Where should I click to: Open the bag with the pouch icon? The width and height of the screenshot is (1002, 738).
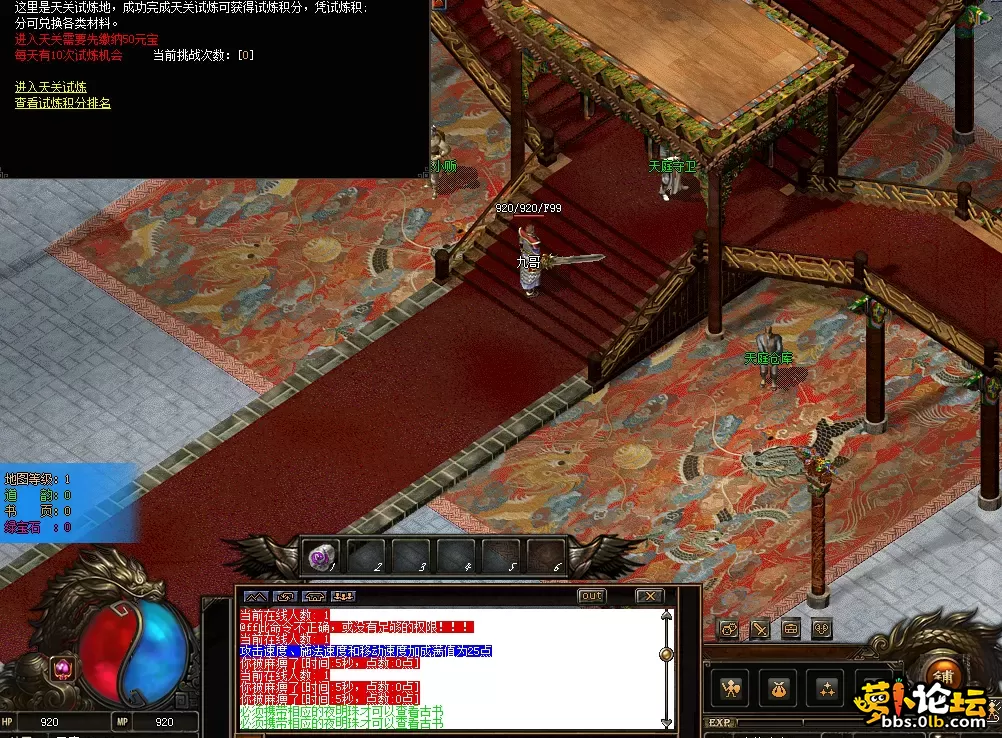pos(777,688)
